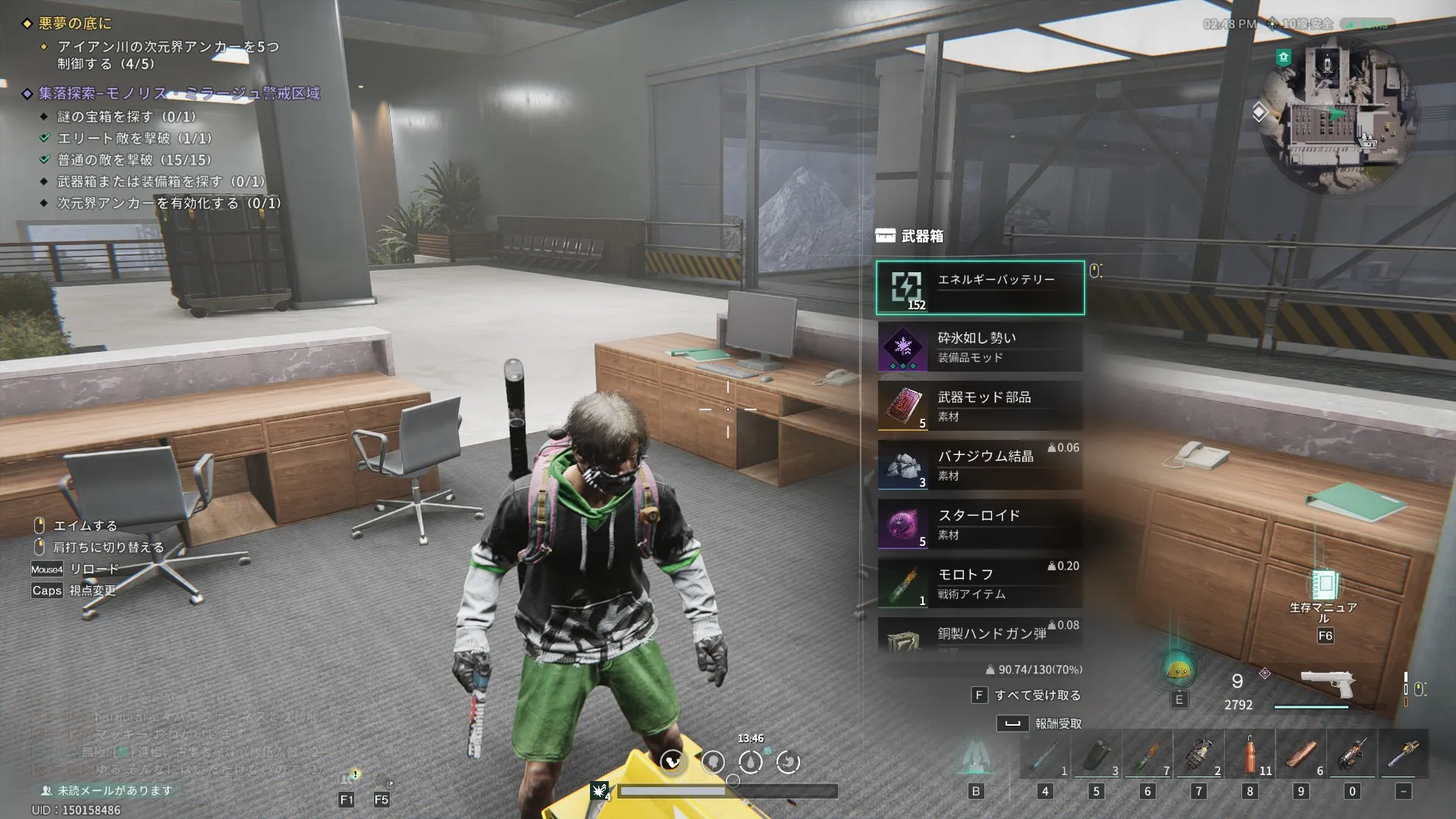Claim rewards with 報酬受取
The width and height of the screenshot is (1456, 819).
click(1057, 723)
